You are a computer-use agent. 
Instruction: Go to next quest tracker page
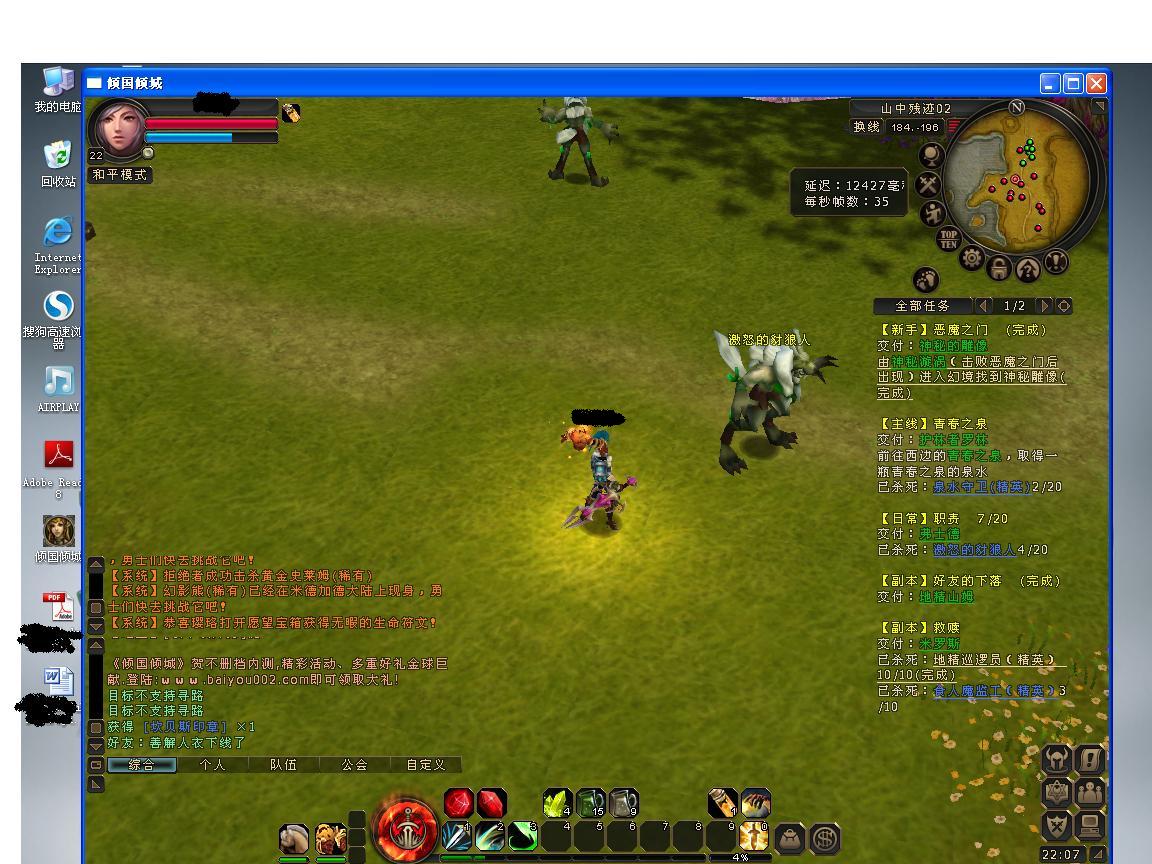click(x=1045, y=306)
